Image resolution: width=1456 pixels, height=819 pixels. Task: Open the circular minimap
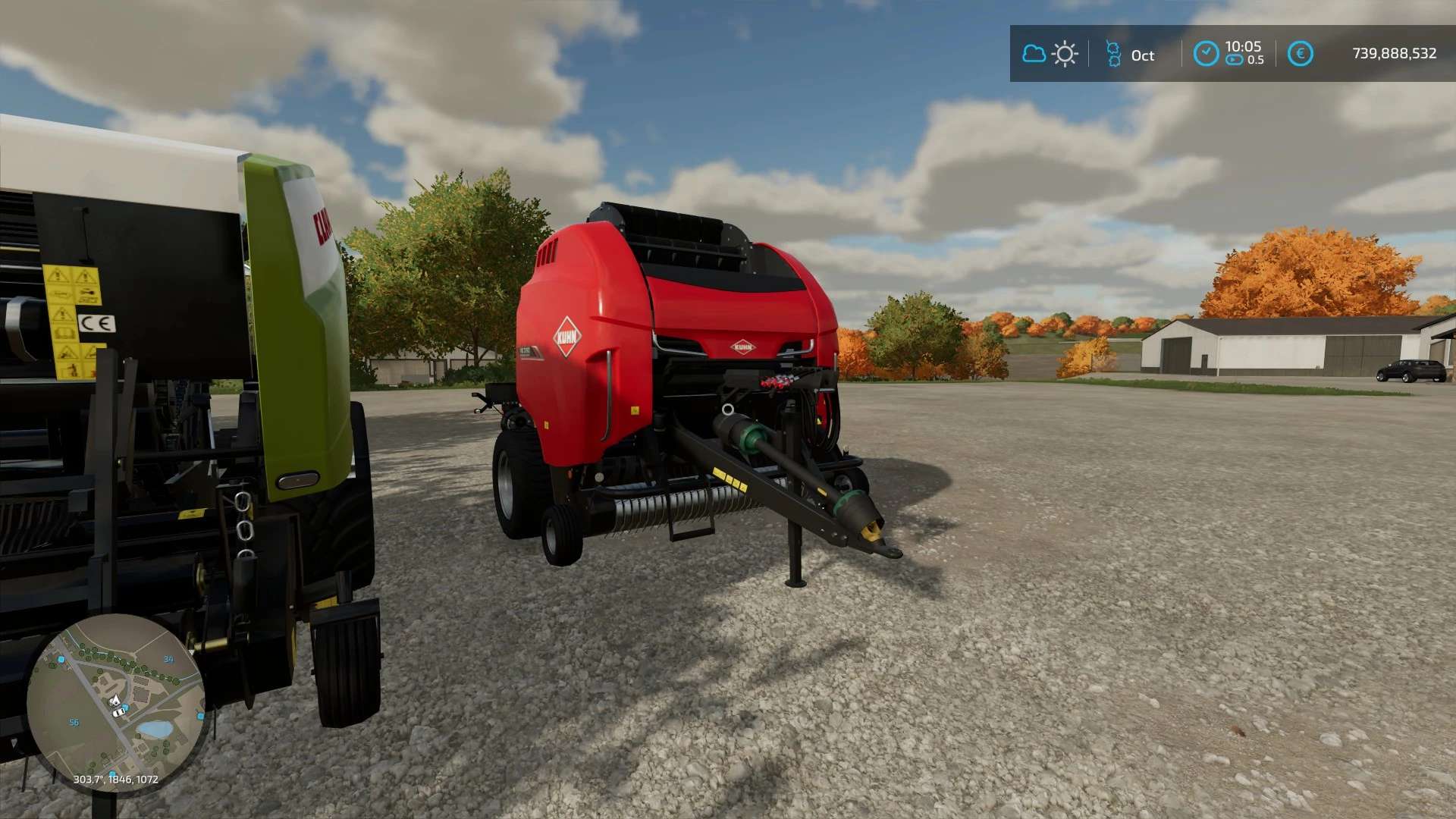tap(115, 703)
